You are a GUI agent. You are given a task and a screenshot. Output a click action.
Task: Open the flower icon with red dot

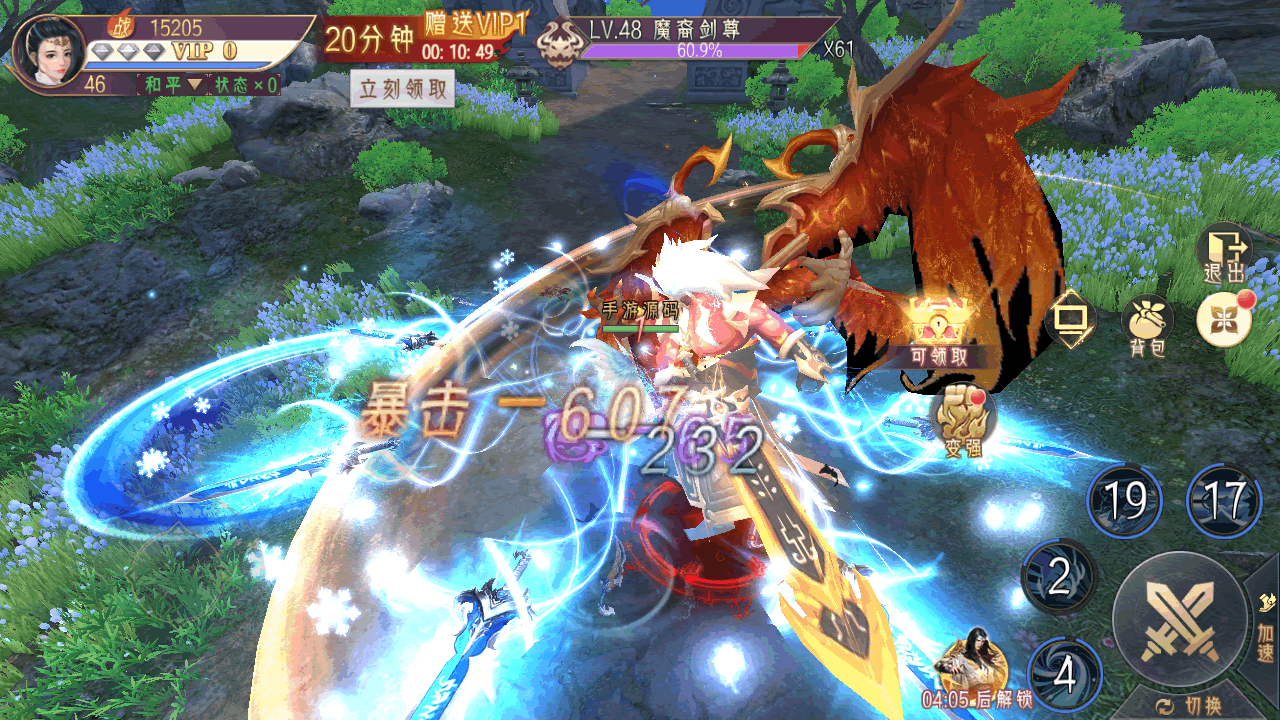1224,320
